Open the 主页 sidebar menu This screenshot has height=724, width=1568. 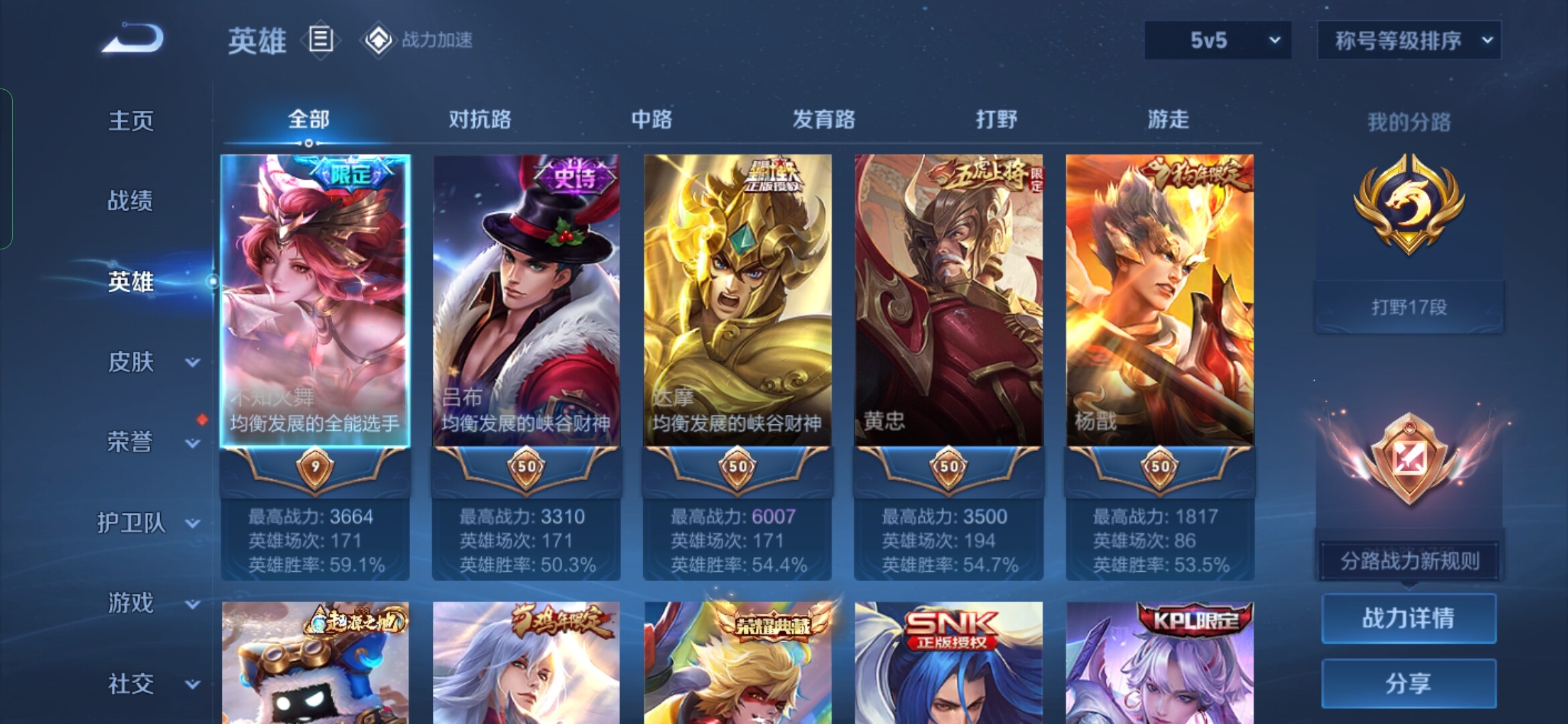pos(131,121)
